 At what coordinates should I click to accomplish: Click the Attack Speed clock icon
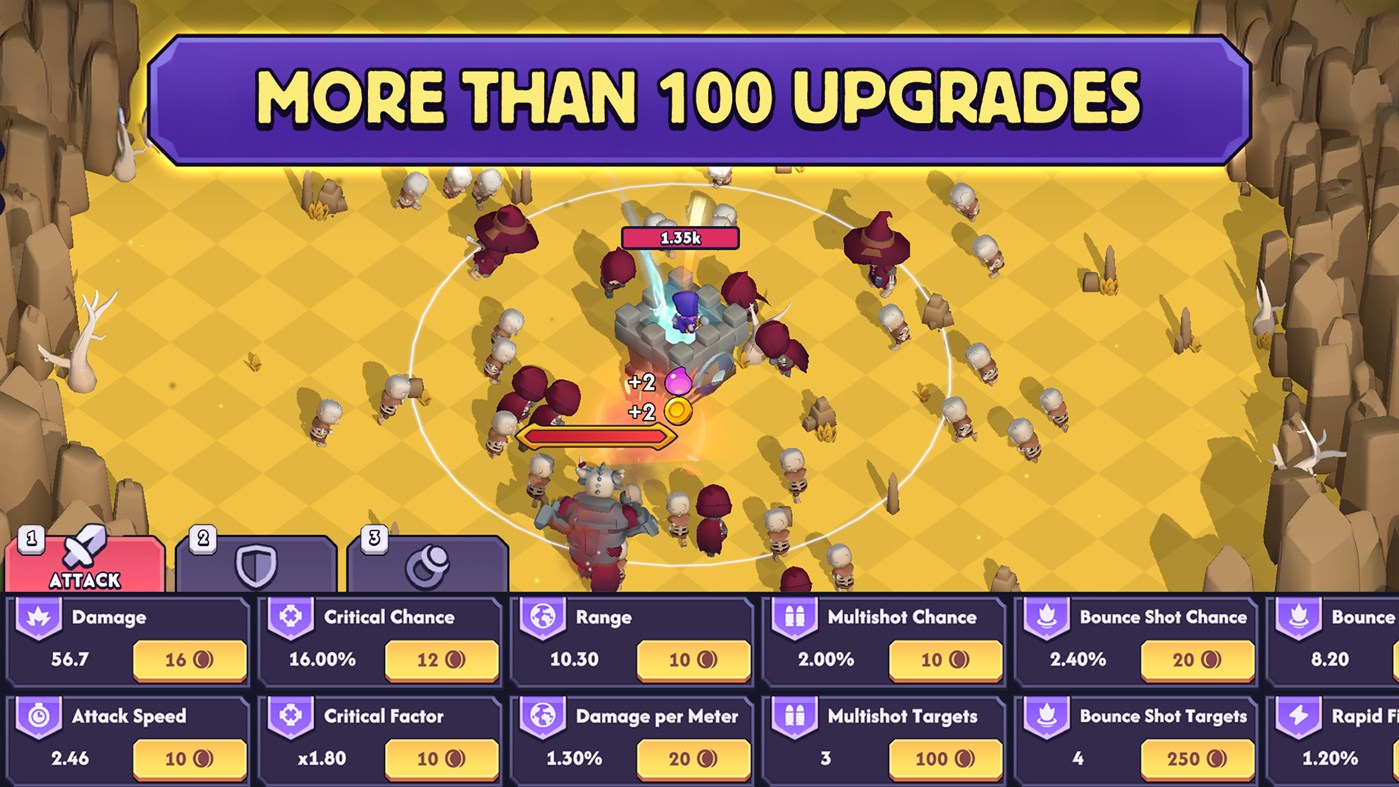[x=37, y=717]
